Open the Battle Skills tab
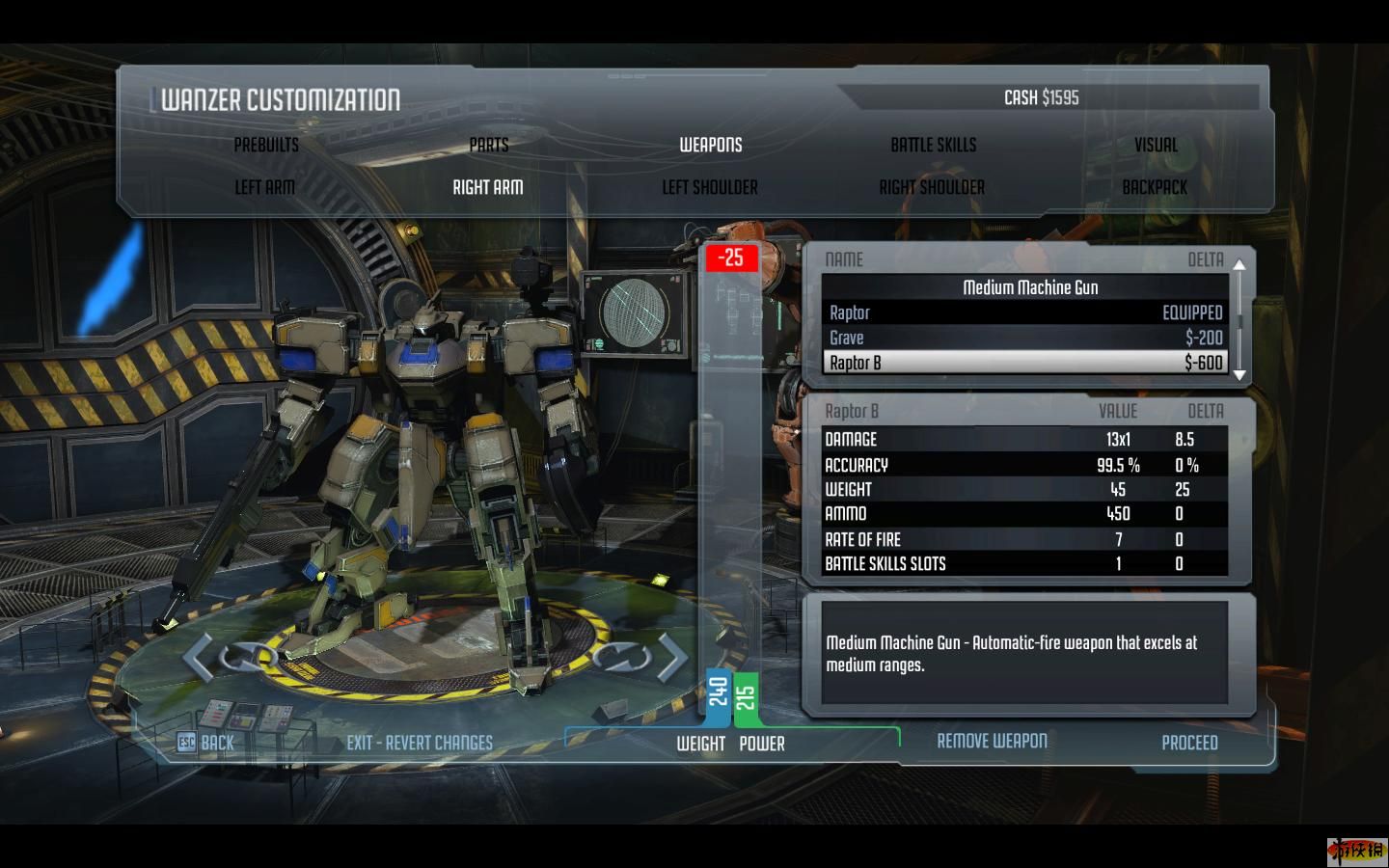The width and height of the screenshot is (1389, 868). click(933, 145)
